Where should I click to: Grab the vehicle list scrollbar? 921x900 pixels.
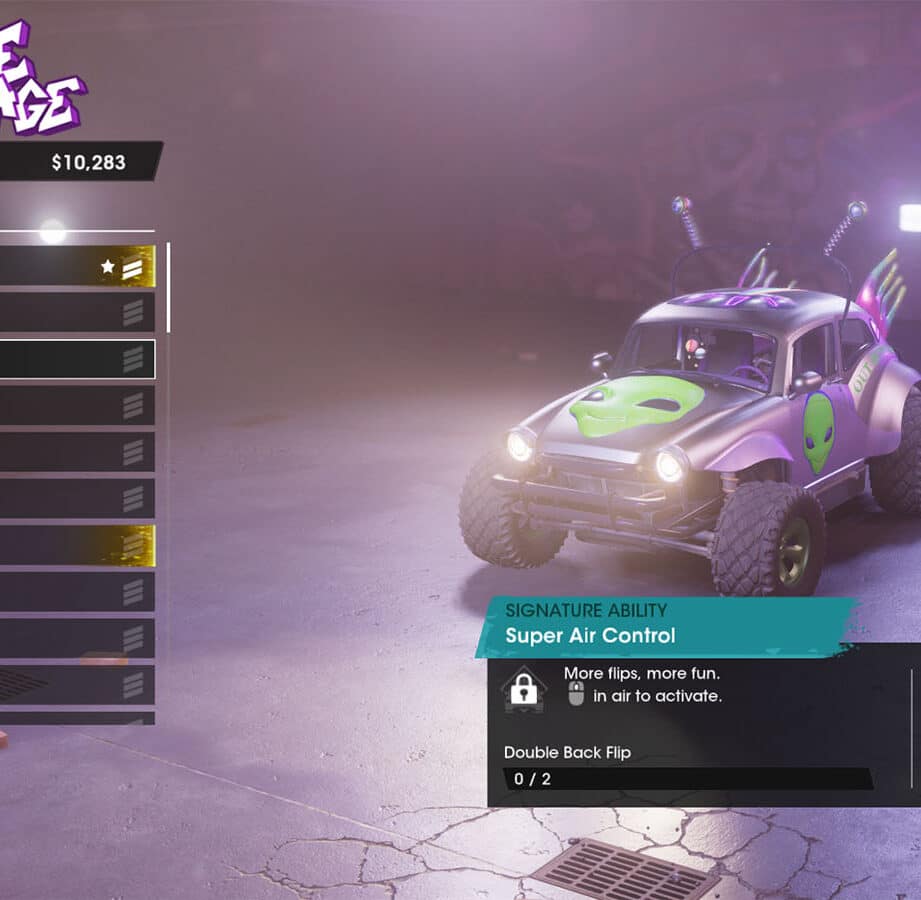[x=168, y=288]
